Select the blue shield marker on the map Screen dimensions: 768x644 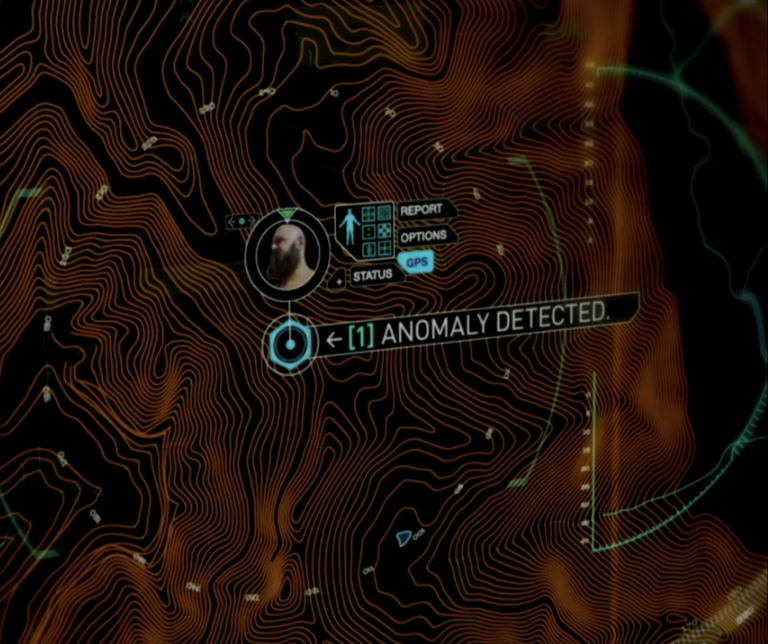click(403, 538)
